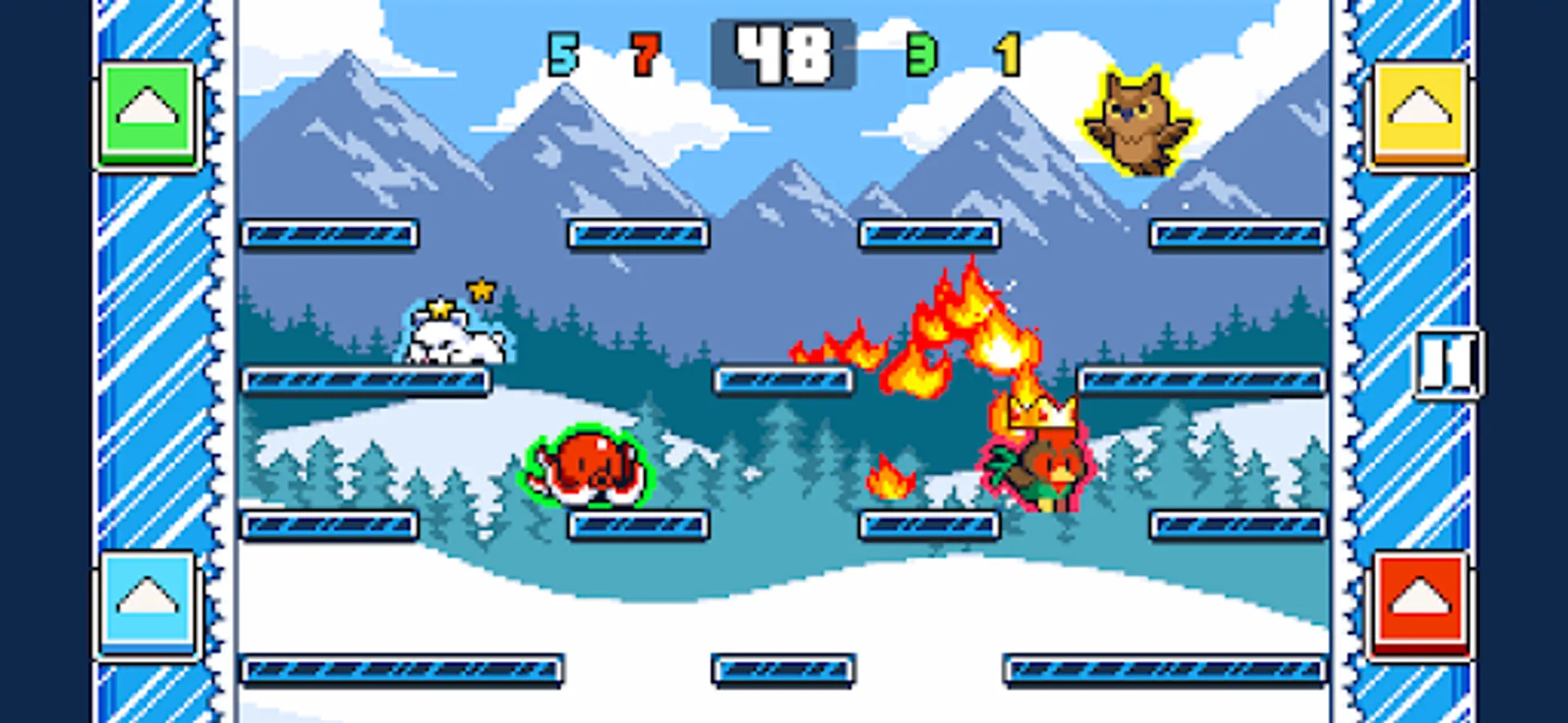
Task: Tap the red score number 7
Action: (x=646, y=52)
